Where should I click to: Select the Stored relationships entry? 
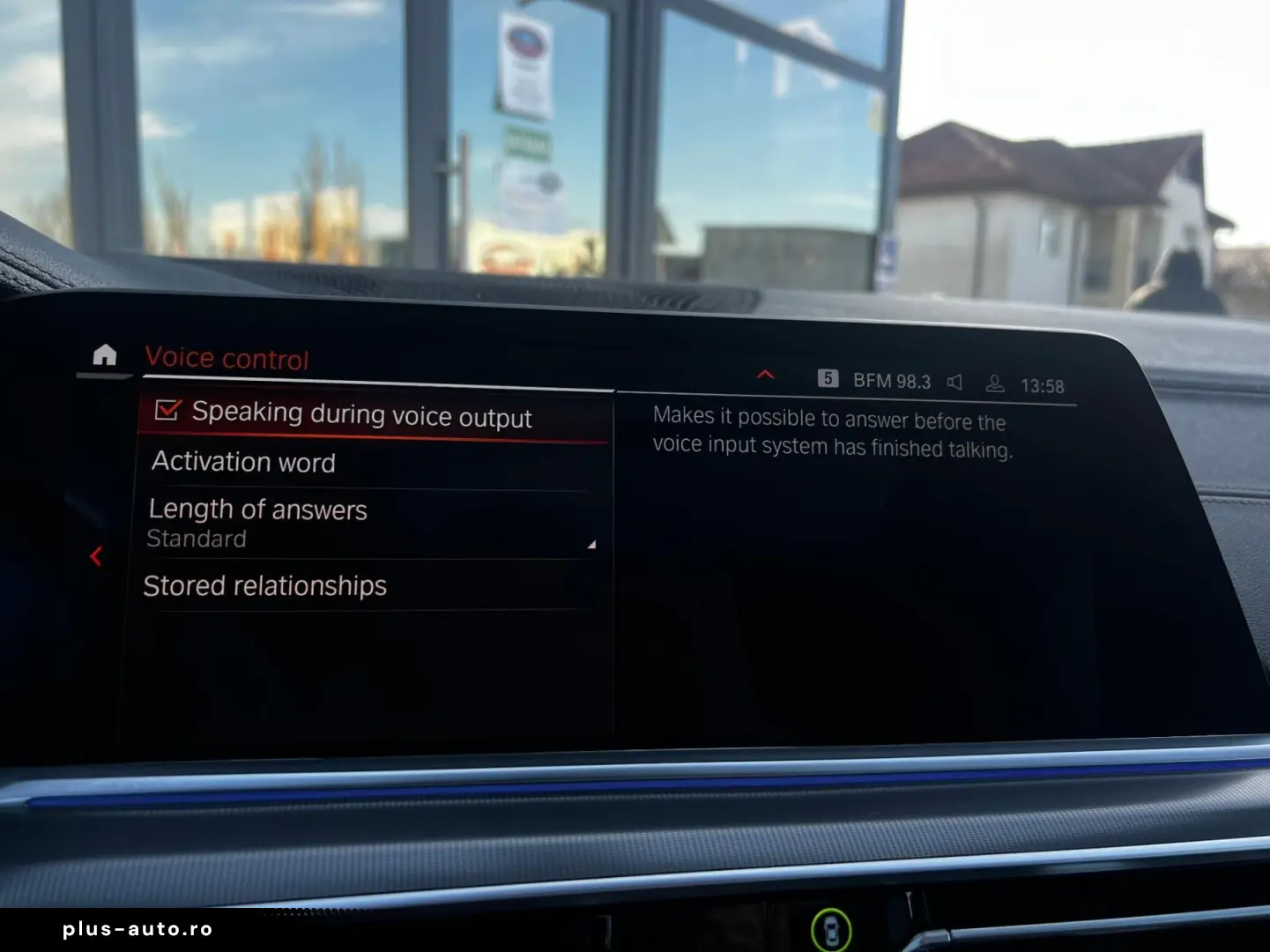[x=265, y=585]
